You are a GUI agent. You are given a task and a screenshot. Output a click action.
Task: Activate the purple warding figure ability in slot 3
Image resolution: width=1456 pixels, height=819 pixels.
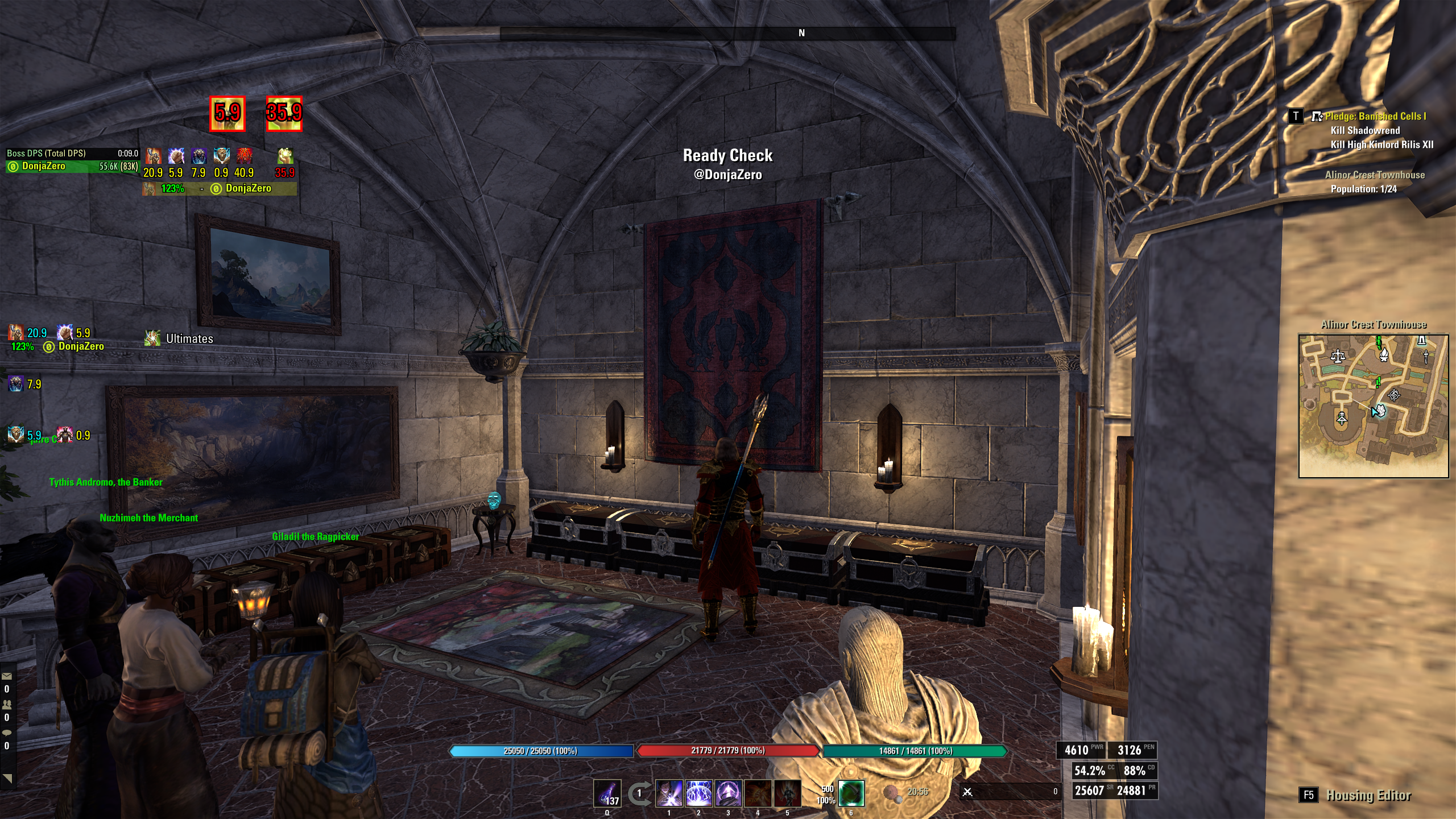pyautogui.click(x=729, y=793)
